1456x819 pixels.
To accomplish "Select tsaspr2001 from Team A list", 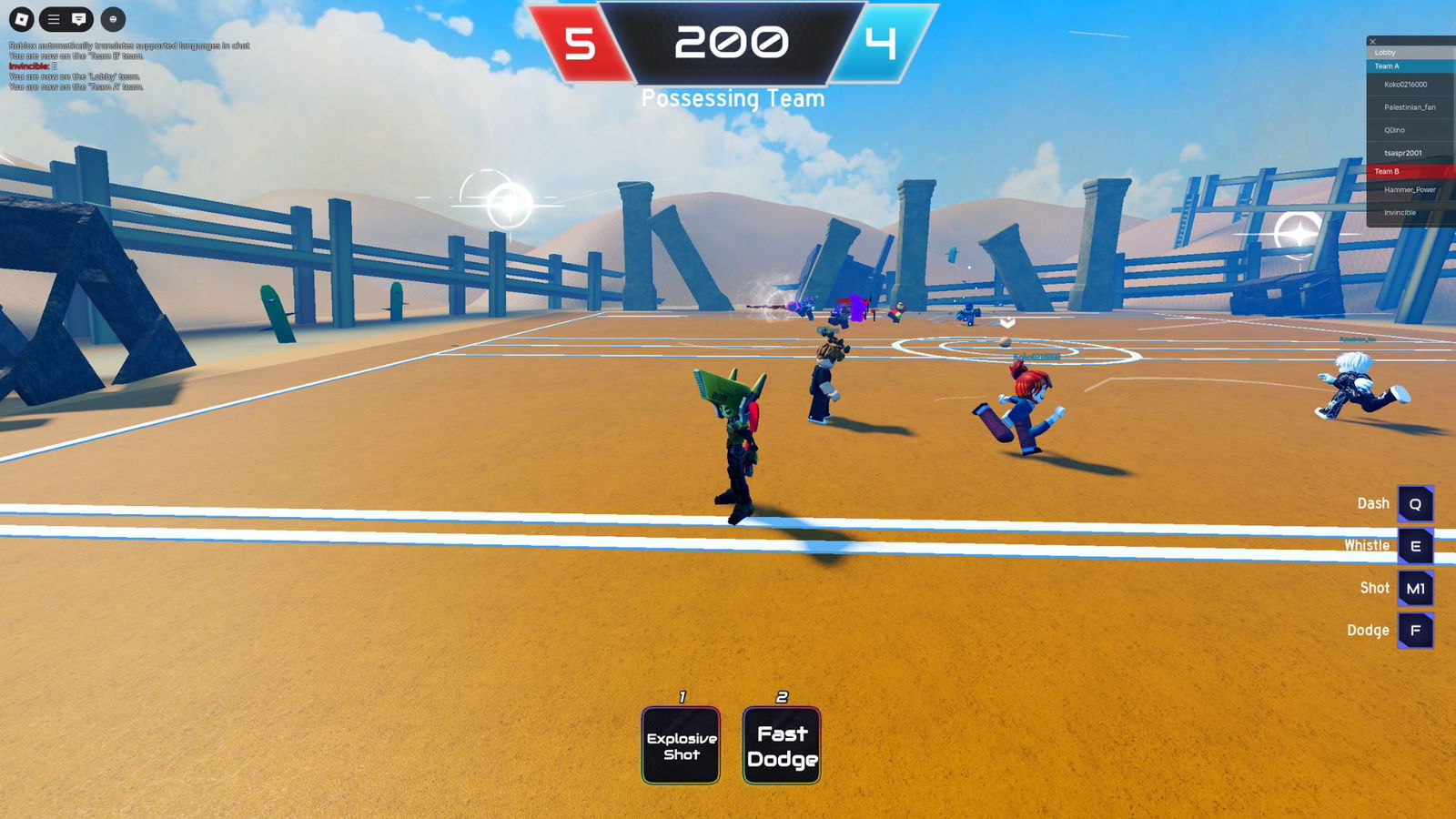I will [1402, 153].
